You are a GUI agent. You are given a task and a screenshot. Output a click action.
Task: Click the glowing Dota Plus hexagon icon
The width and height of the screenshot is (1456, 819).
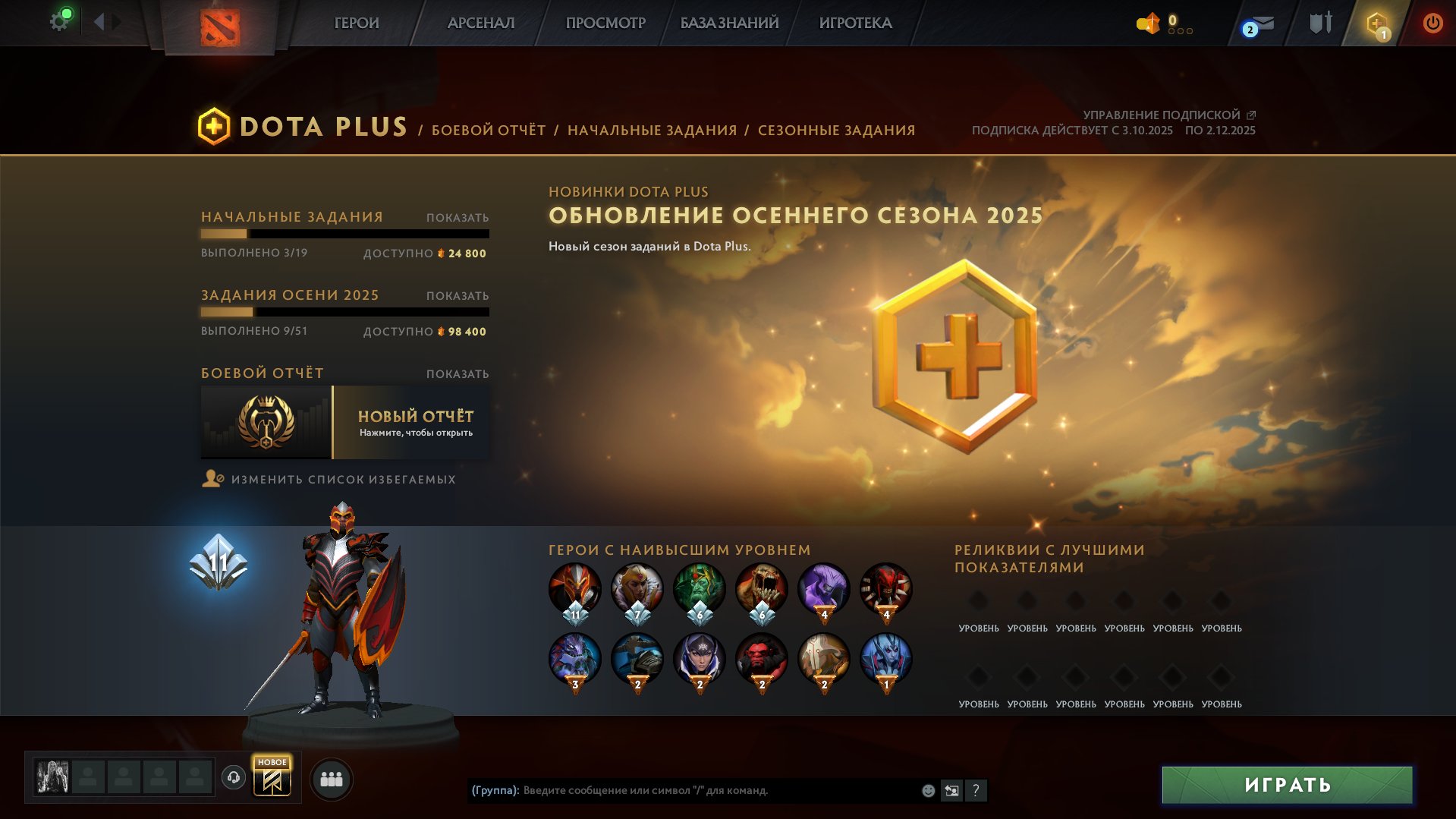1377,23
